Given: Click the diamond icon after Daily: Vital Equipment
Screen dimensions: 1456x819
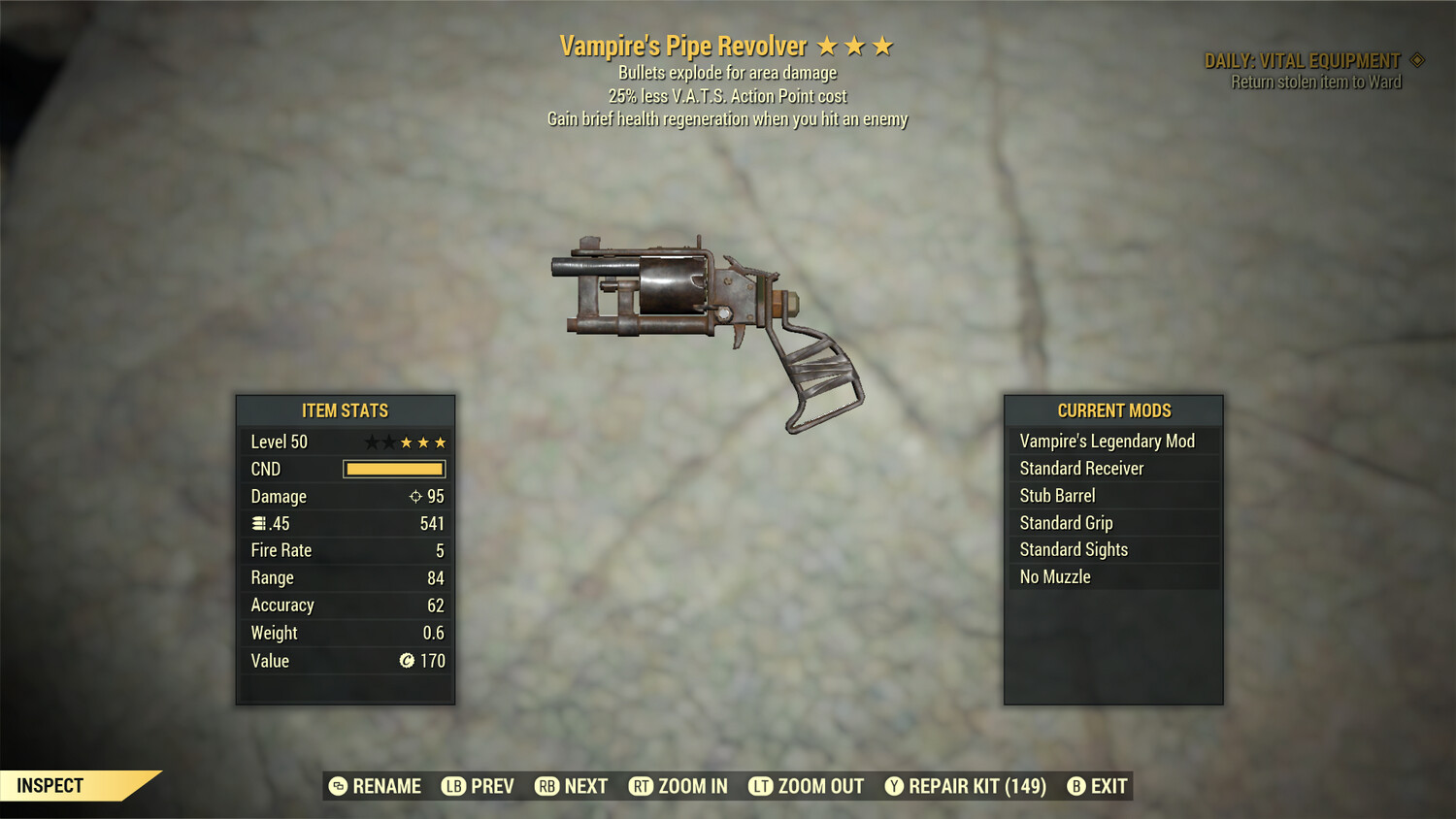Looking at the screenshot, I should click(1418, 59).
